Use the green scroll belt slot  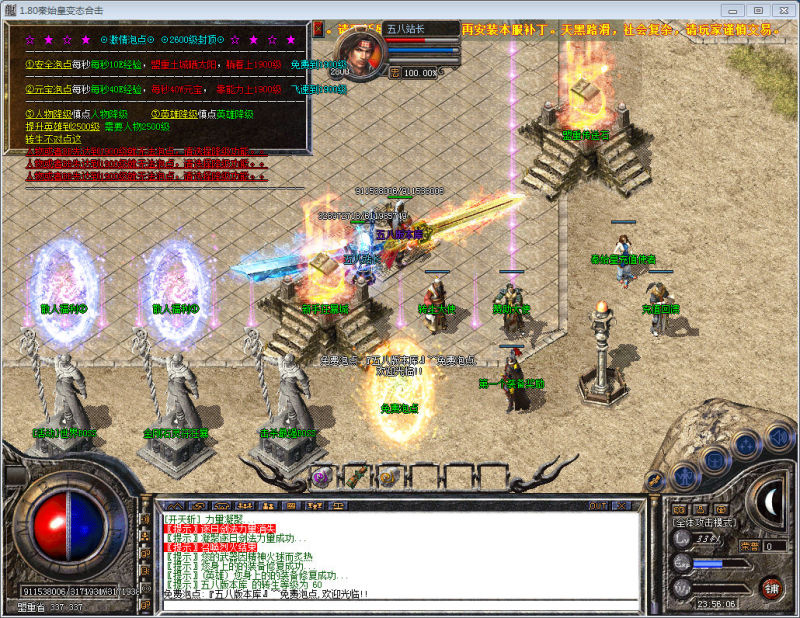356,477
